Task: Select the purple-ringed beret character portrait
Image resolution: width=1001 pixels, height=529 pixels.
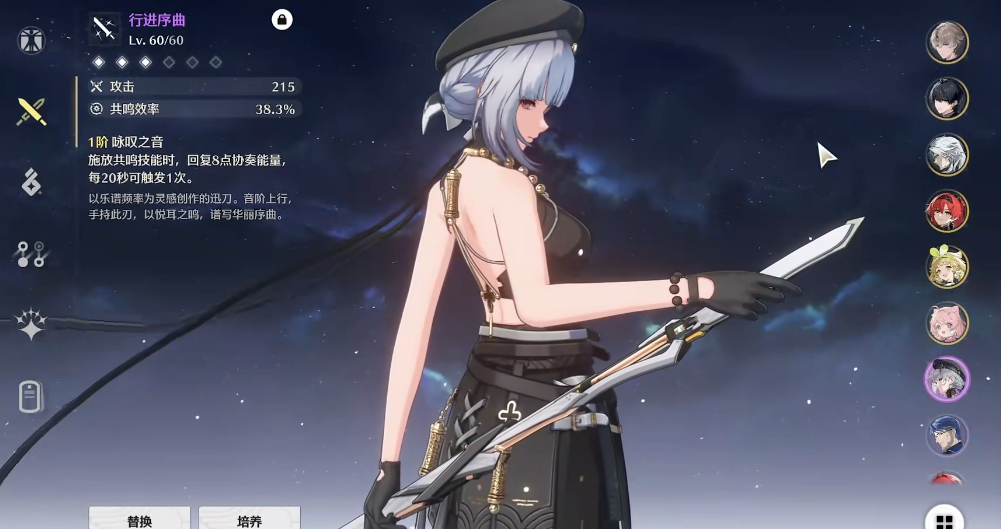Action: pyautogui.click(x=946, y=379)
